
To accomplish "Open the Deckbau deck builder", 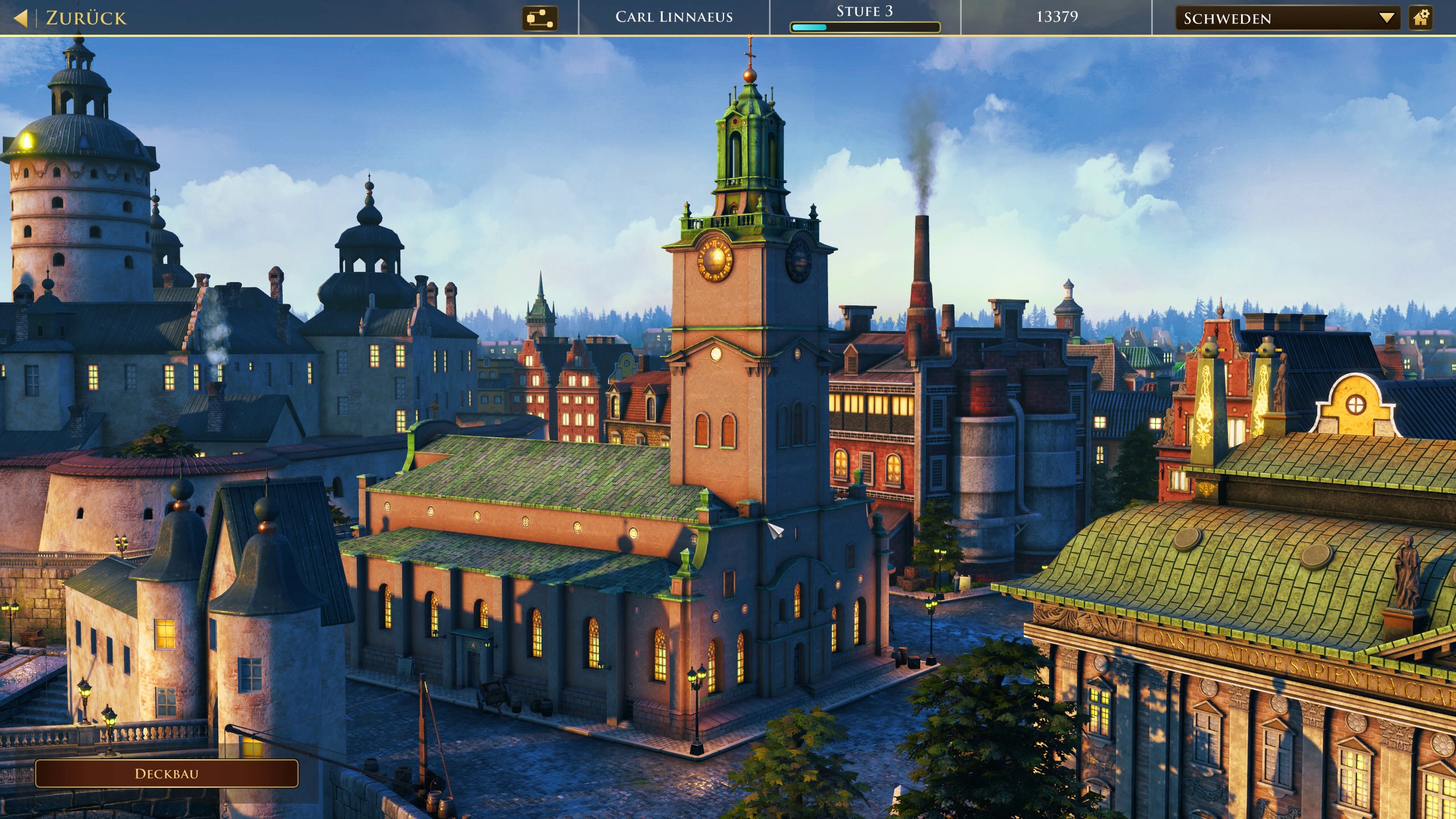I will (167, 773).
